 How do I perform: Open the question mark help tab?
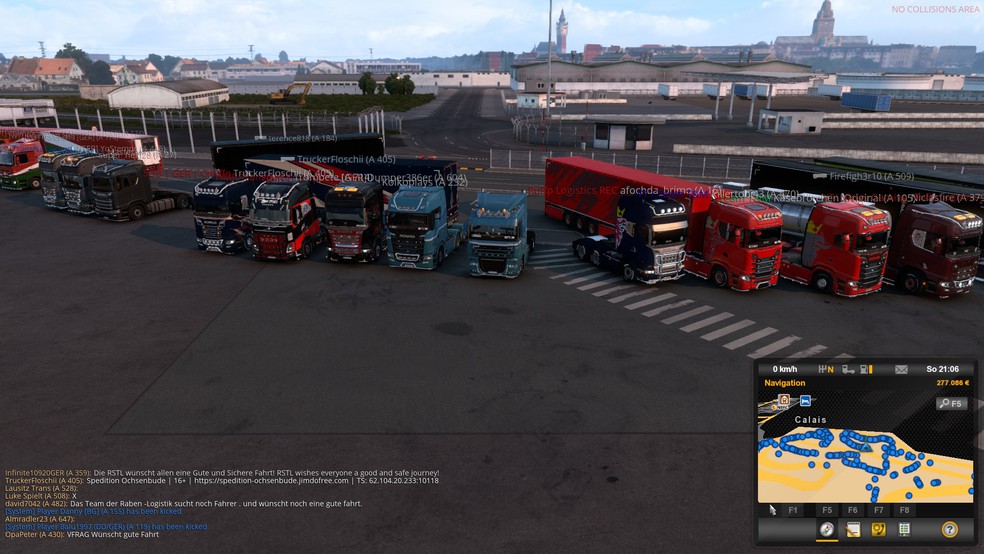tap(950, 530)
